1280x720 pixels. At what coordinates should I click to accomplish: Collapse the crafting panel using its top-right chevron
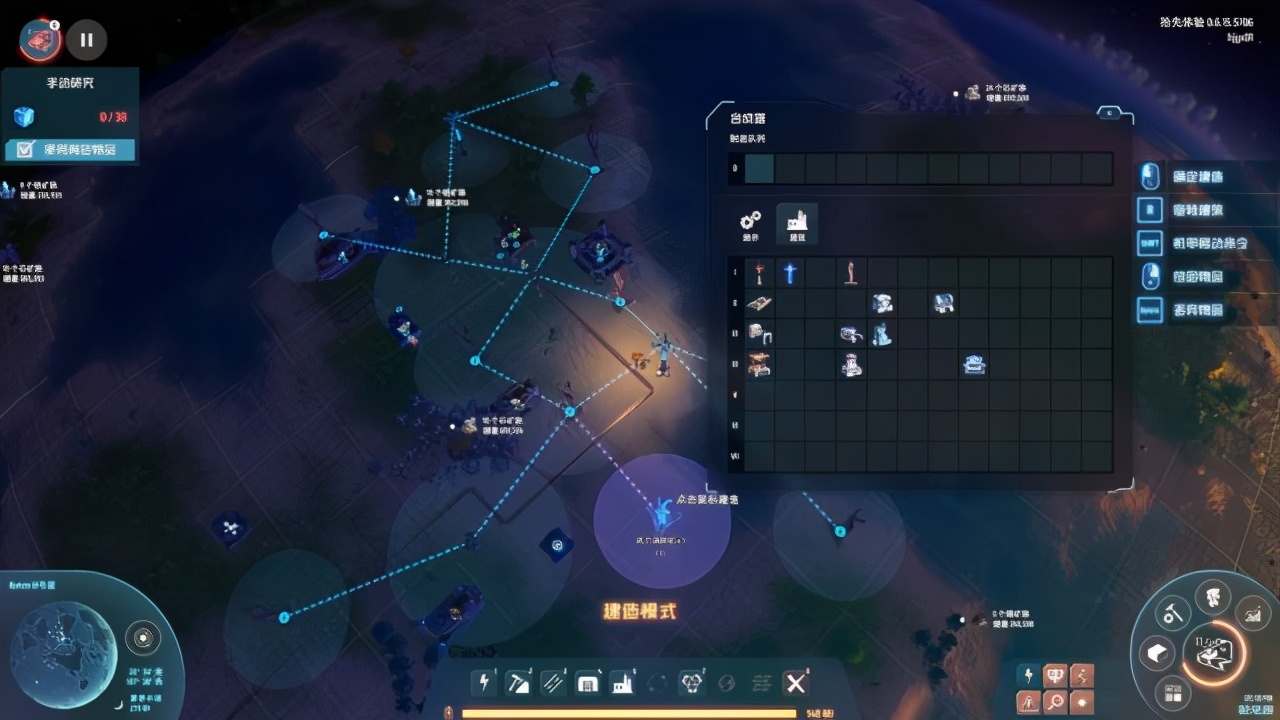(1108, 113)
